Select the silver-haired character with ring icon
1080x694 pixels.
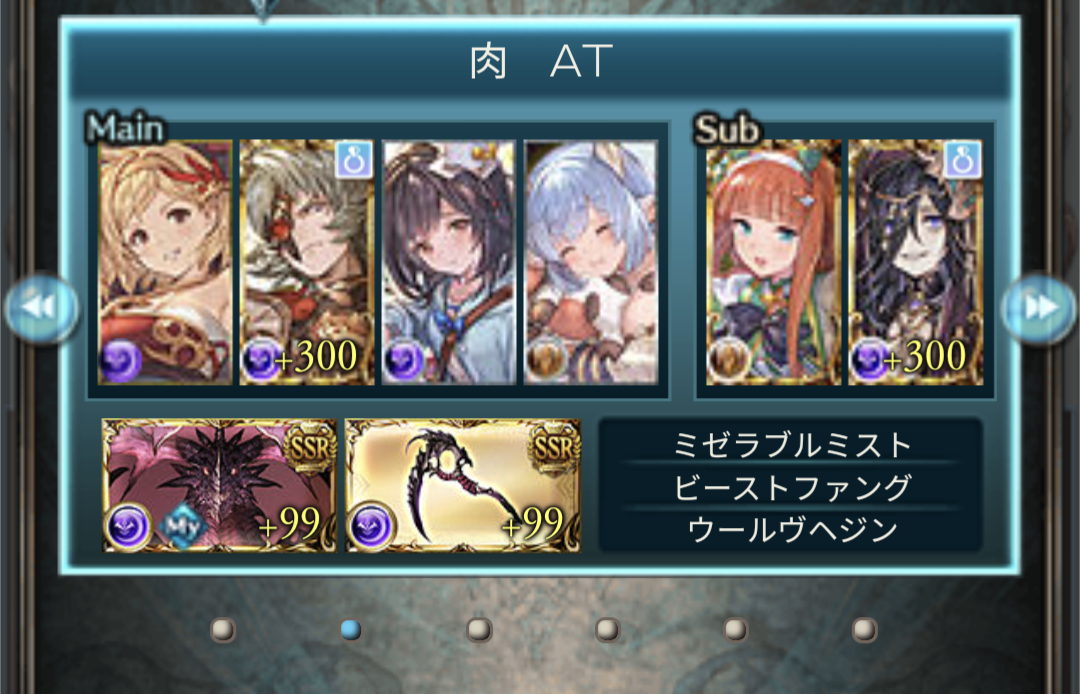[307, 262]
